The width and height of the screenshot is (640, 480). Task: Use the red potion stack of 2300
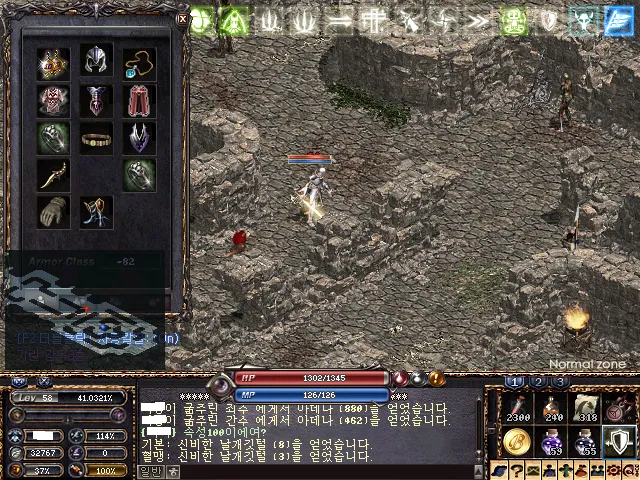[x=517, y=407]
